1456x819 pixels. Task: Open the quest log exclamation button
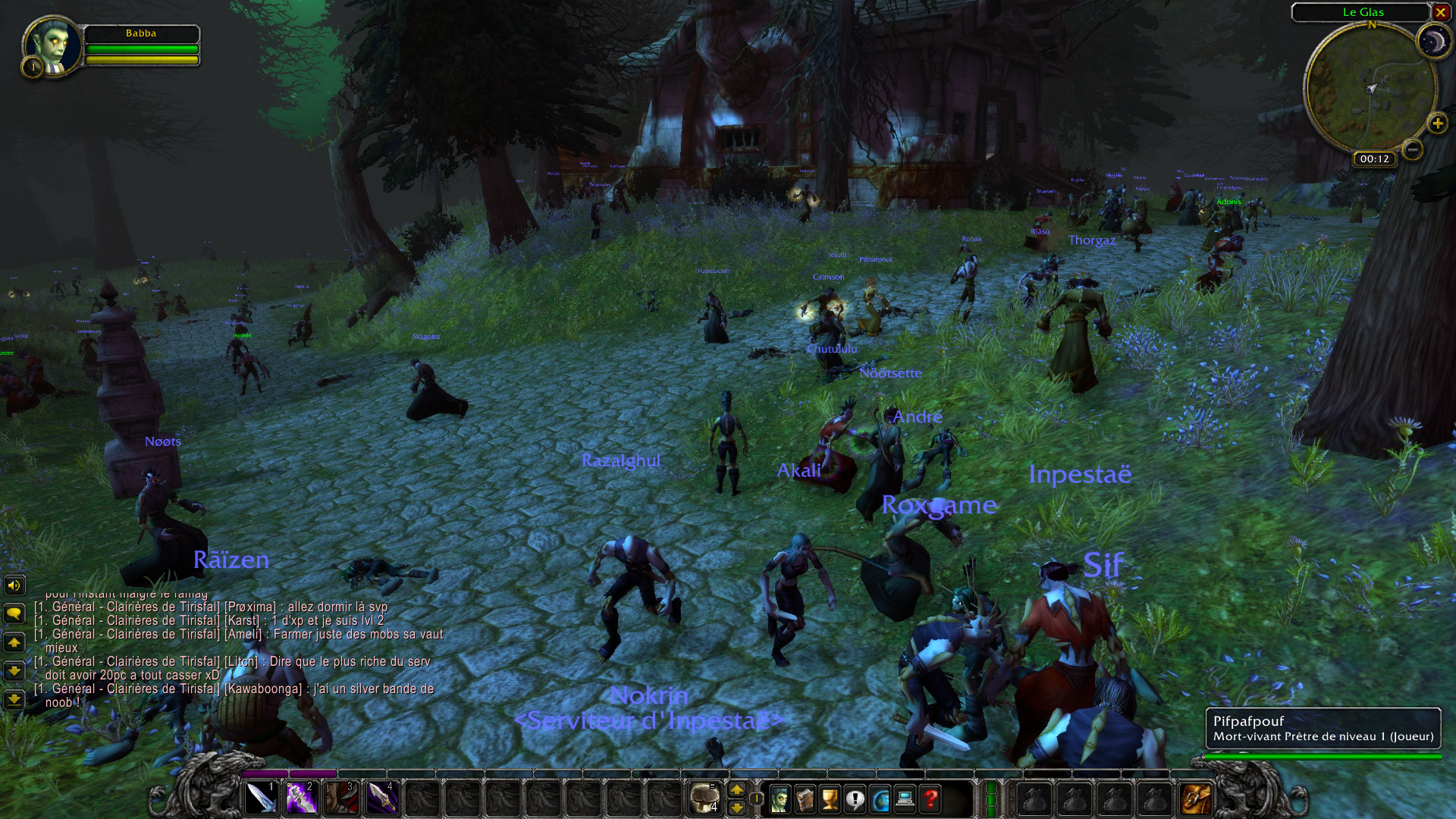pos(855,799)
